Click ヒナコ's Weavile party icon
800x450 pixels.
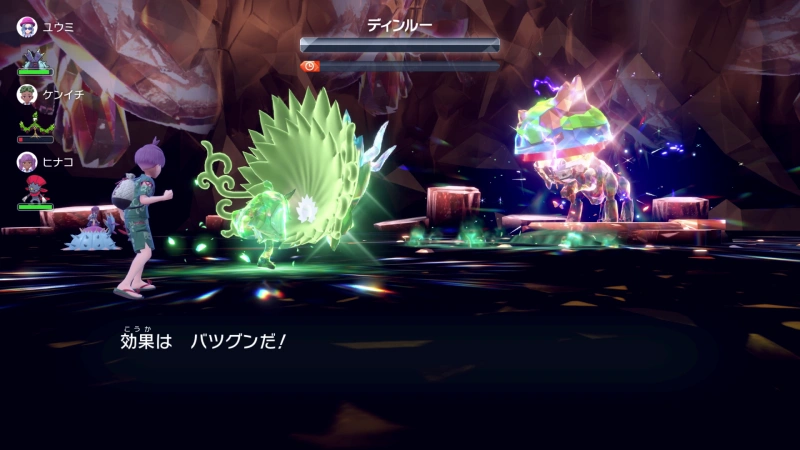tap(34, 190)
